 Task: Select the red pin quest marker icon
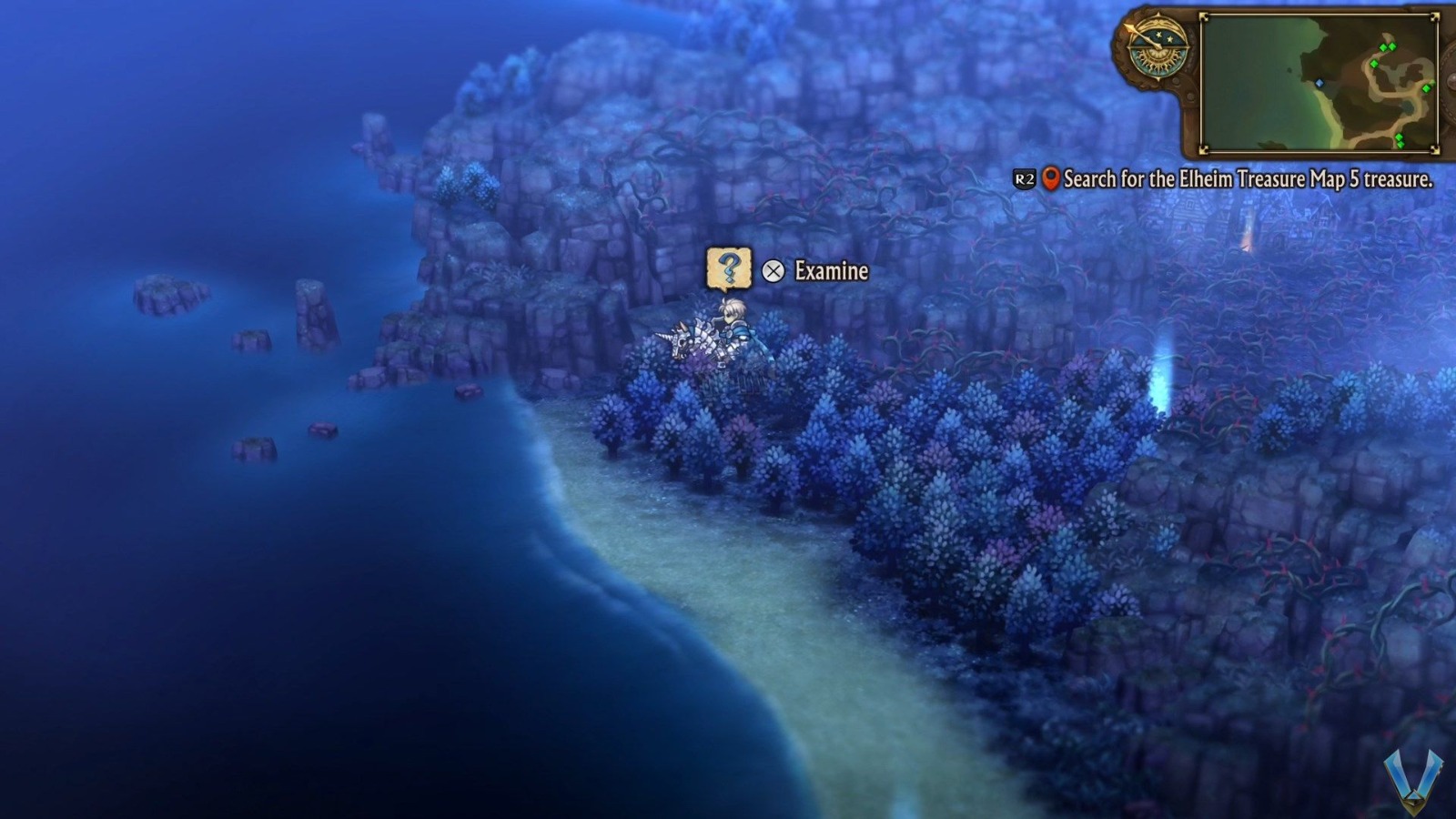pyautogui.click(x=1053, y=179)
